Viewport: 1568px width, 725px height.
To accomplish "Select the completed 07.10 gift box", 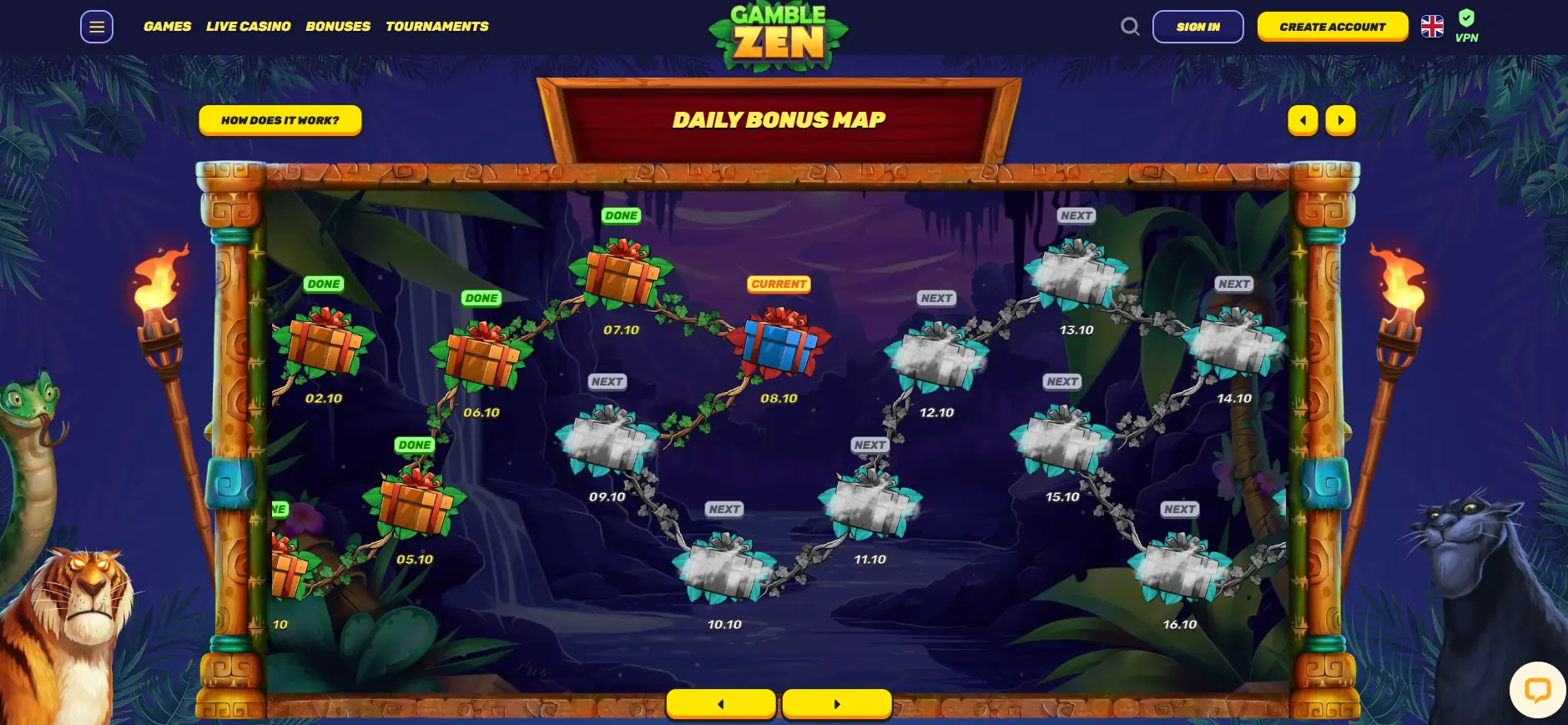I will pyautogui.click(x=621, y=274).
